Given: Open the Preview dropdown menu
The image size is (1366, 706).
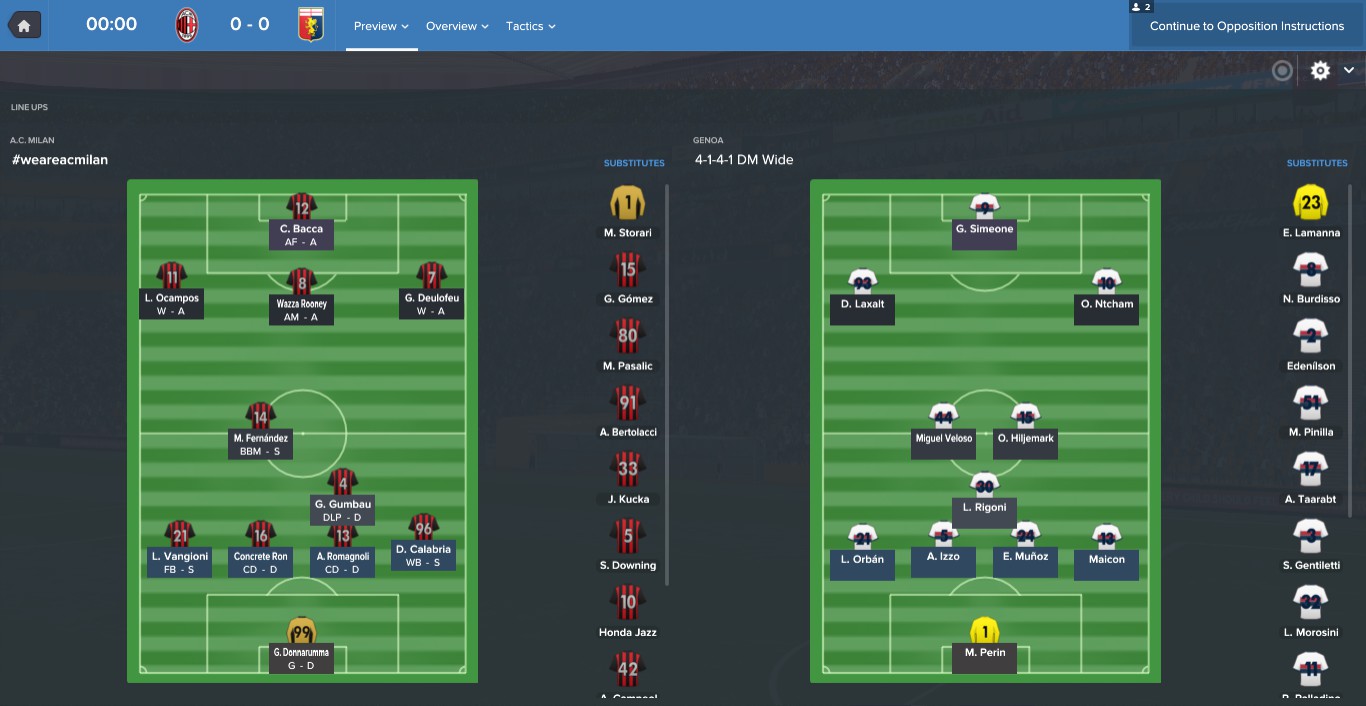Looking at the screenshot, I should pos(381,26).
